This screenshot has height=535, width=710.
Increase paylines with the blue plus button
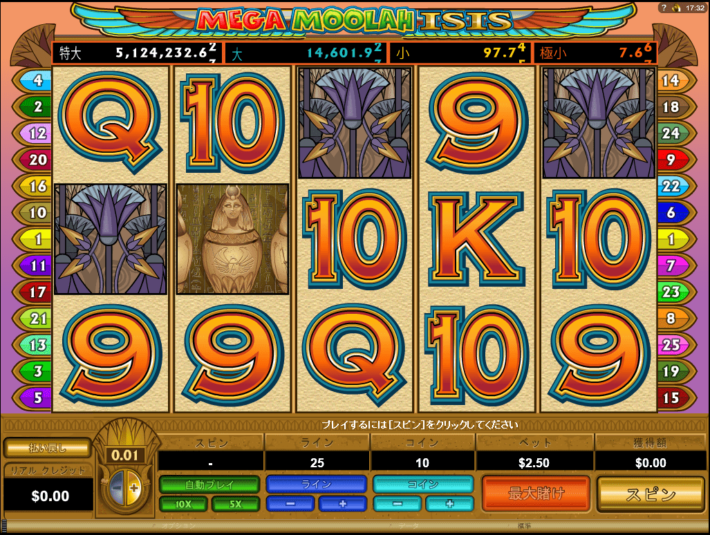[x=341, y=504]
